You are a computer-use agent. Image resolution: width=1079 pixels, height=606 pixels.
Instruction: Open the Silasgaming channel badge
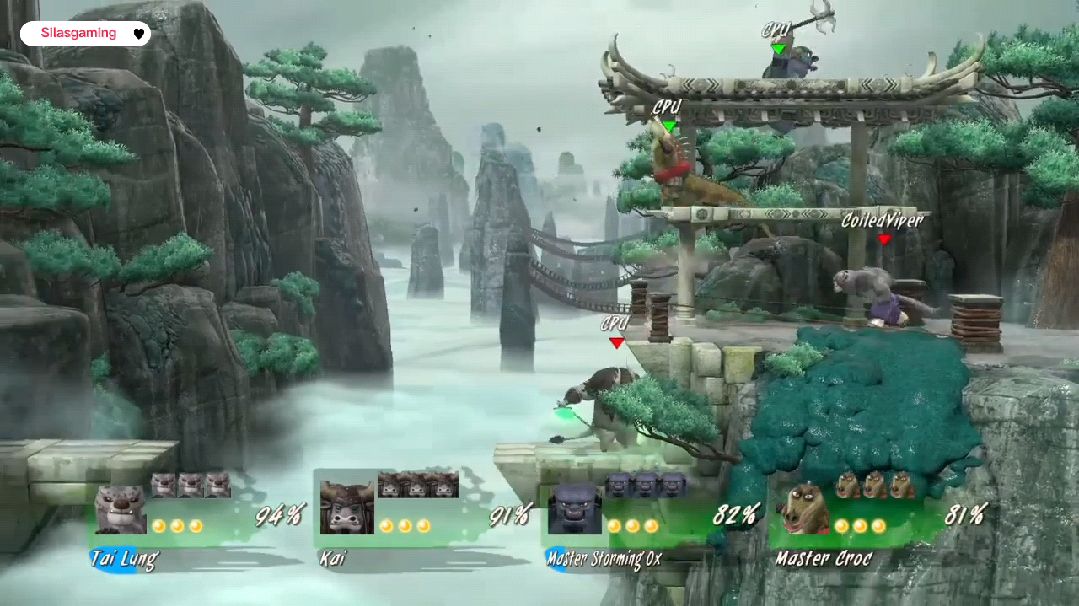pyautogui.click(x=79, y=33)
